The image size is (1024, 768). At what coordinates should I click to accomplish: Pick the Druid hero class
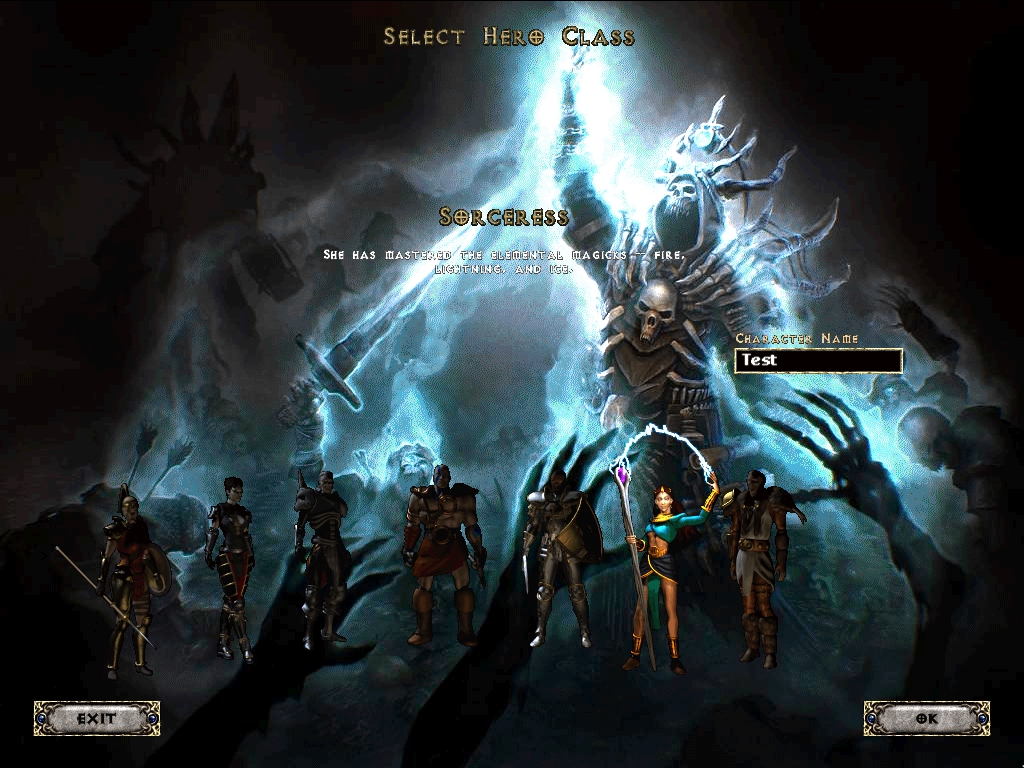click(759, 565)
